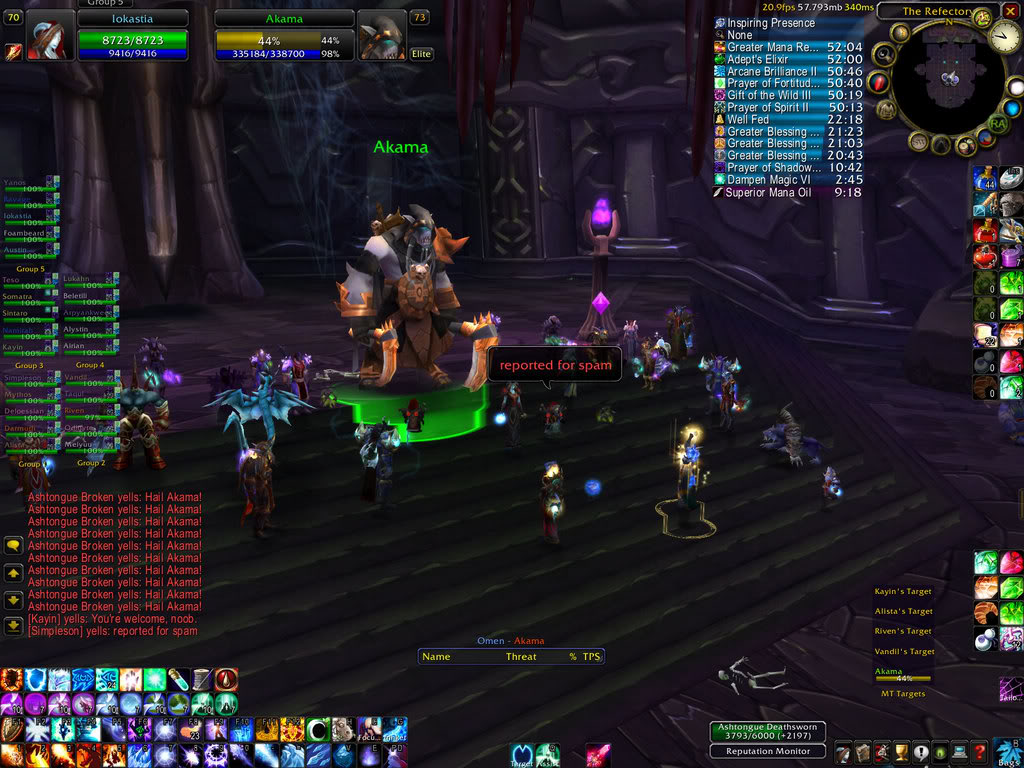This screenshot has width=1024, height=768.
Task: Click the Omen threat meter header
Action: tap(510, 641)
